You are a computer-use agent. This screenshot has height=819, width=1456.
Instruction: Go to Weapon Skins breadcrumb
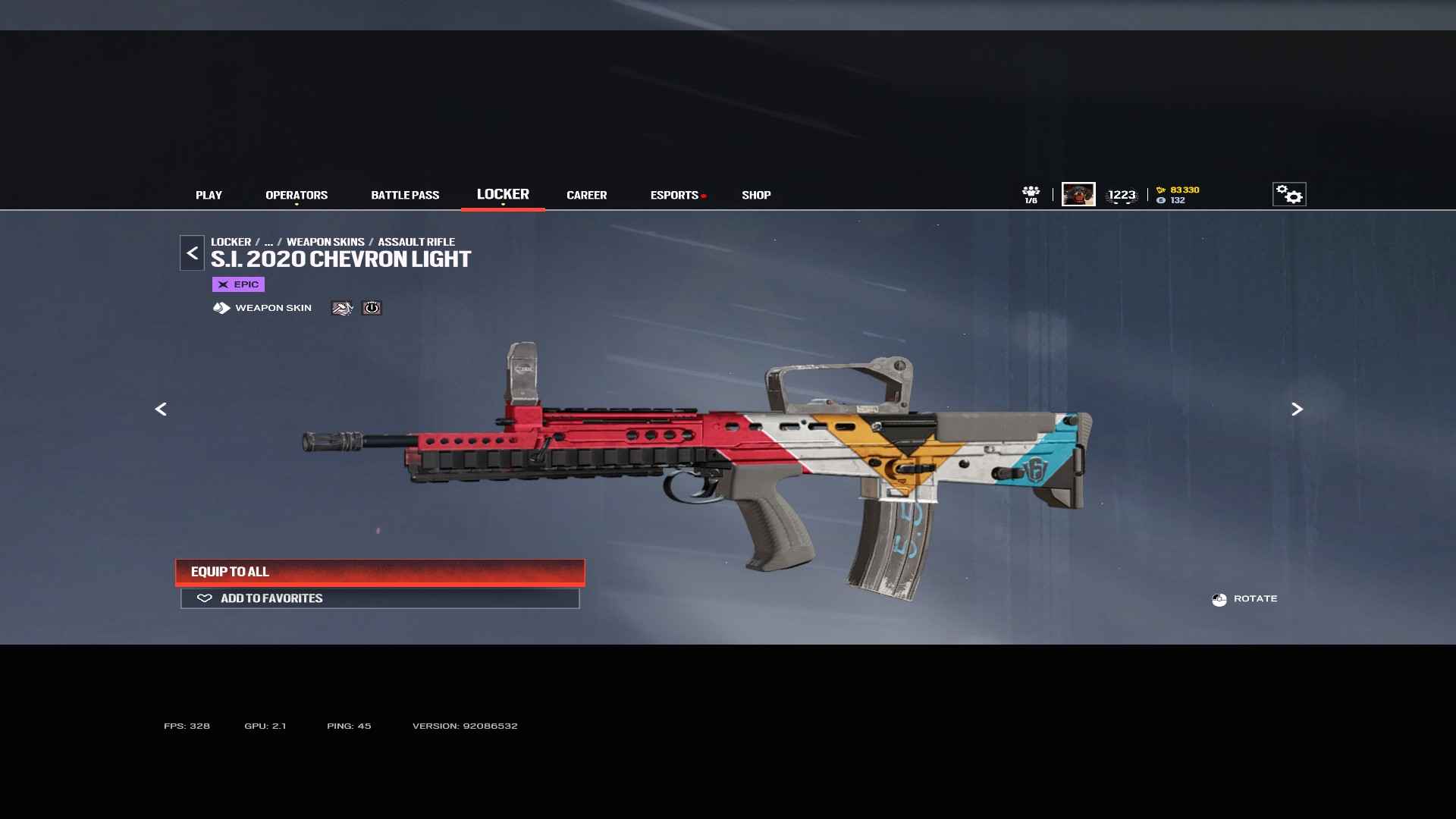pyautogui.click(x=325, y=242)
